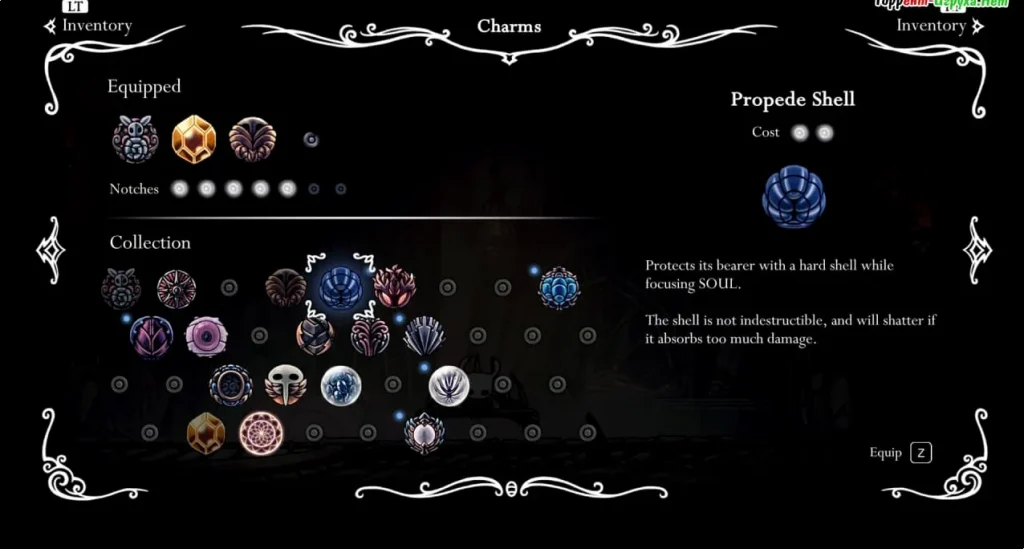The height and width of the screenshot is (549, 1024).
Task: Choose the skull-masked Shaman Stone charm
Action: [286, 385]
